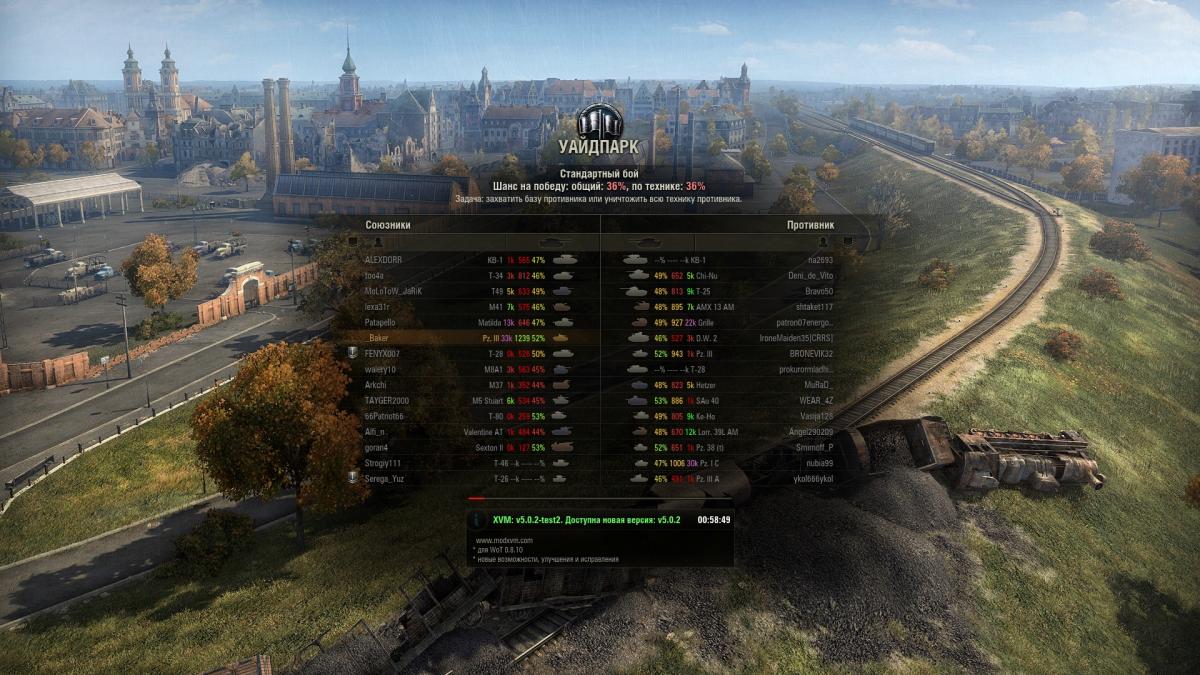Screen dimensions: 1200x675
Task: Choose enemy ykol666ykol's Pz. III A row
Action: click(x=730, y=478)
